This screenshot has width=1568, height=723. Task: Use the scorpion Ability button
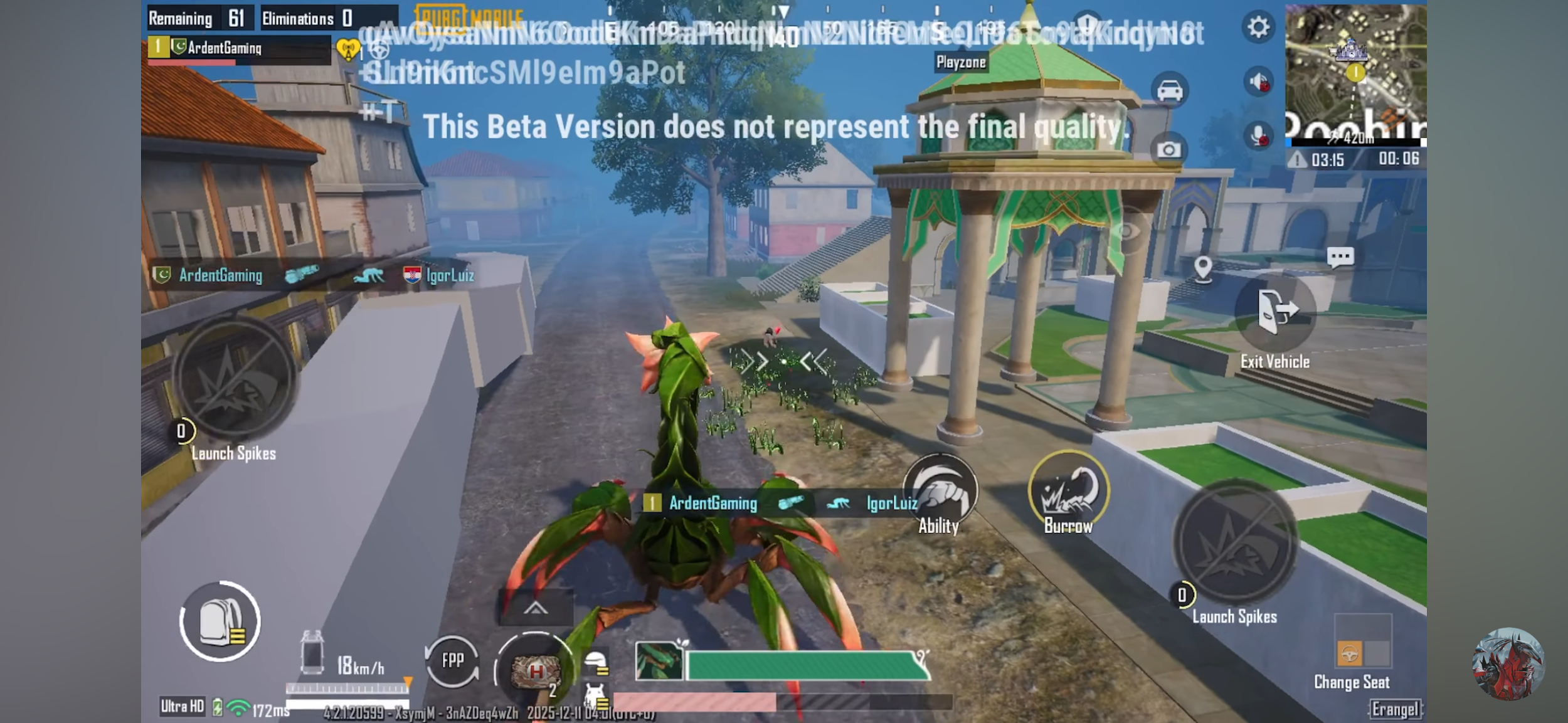(x=940, y=490)
